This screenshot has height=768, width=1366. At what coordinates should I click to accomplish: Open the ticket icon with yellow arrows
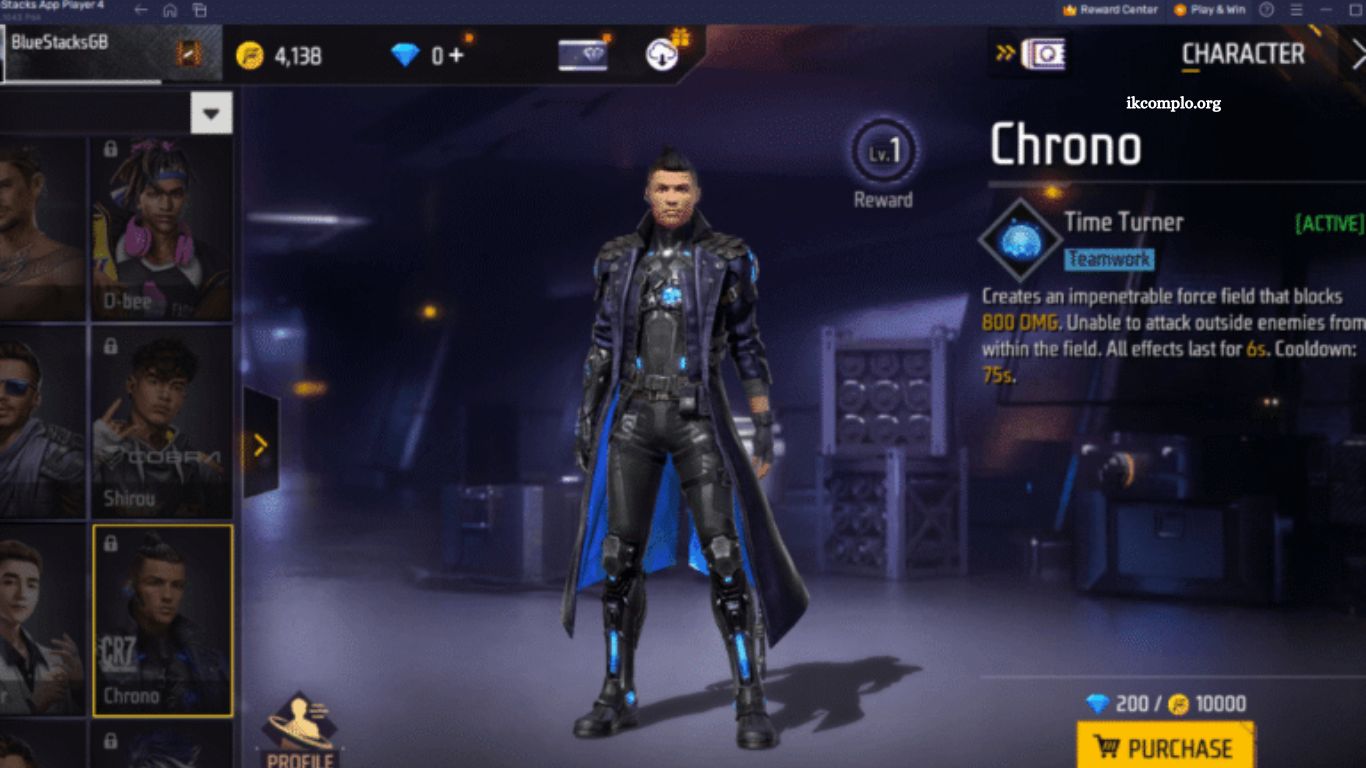coord(1030,54)
